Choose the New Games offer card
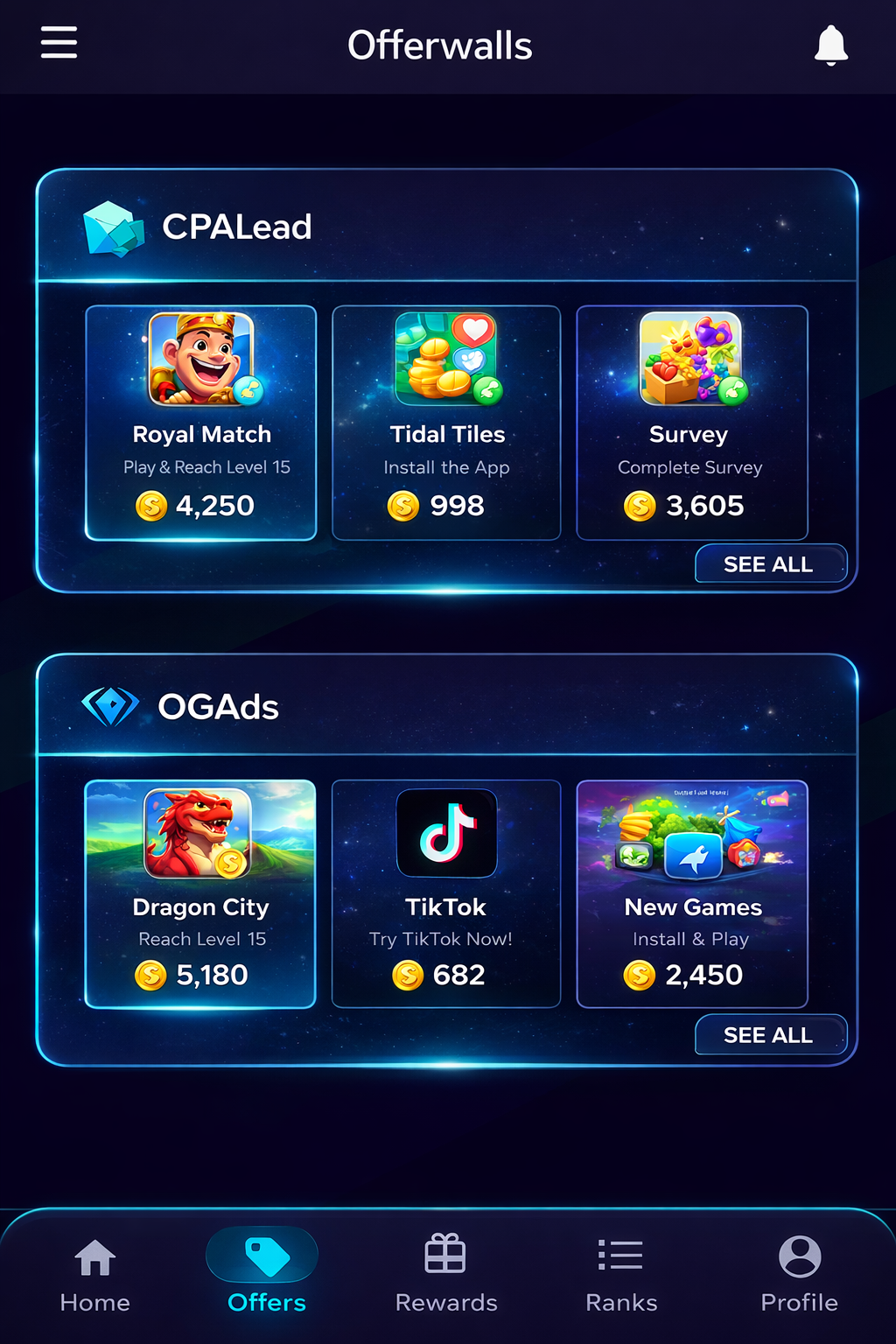The width and height of the screenshot is (896, 1344). point(691,893)
